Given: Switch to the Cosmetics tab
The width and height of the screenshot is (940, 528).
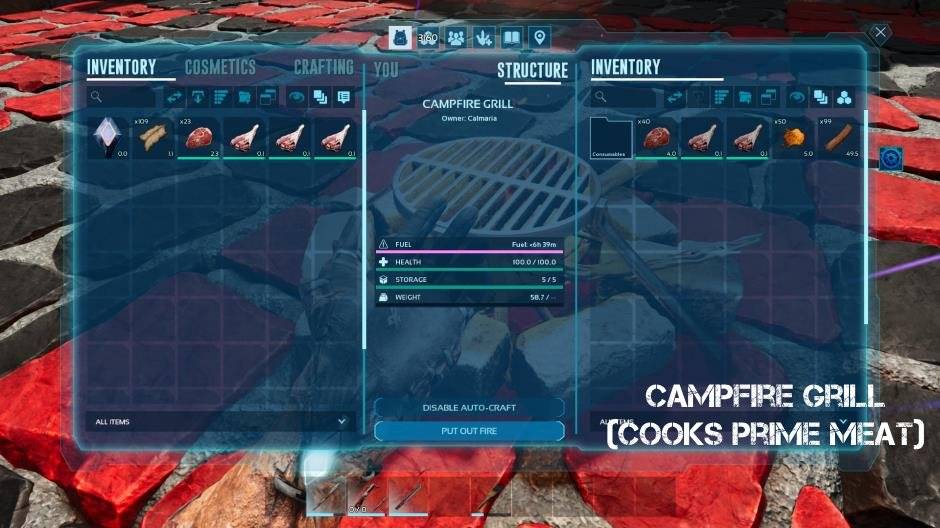Looking at the screenshot, I should [220, 68].
